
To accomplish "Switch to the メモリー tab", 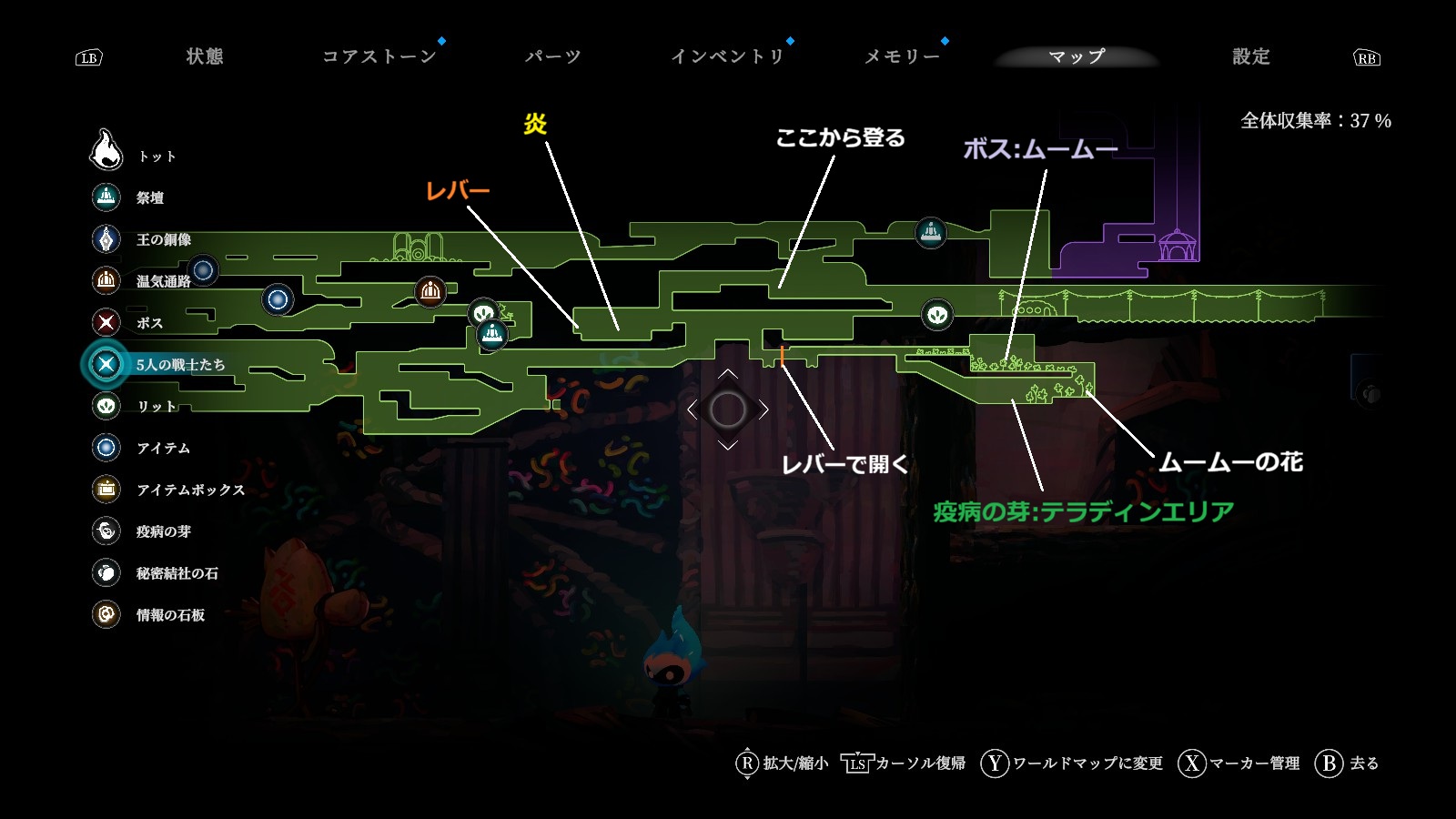I will (x=902, y=56).
